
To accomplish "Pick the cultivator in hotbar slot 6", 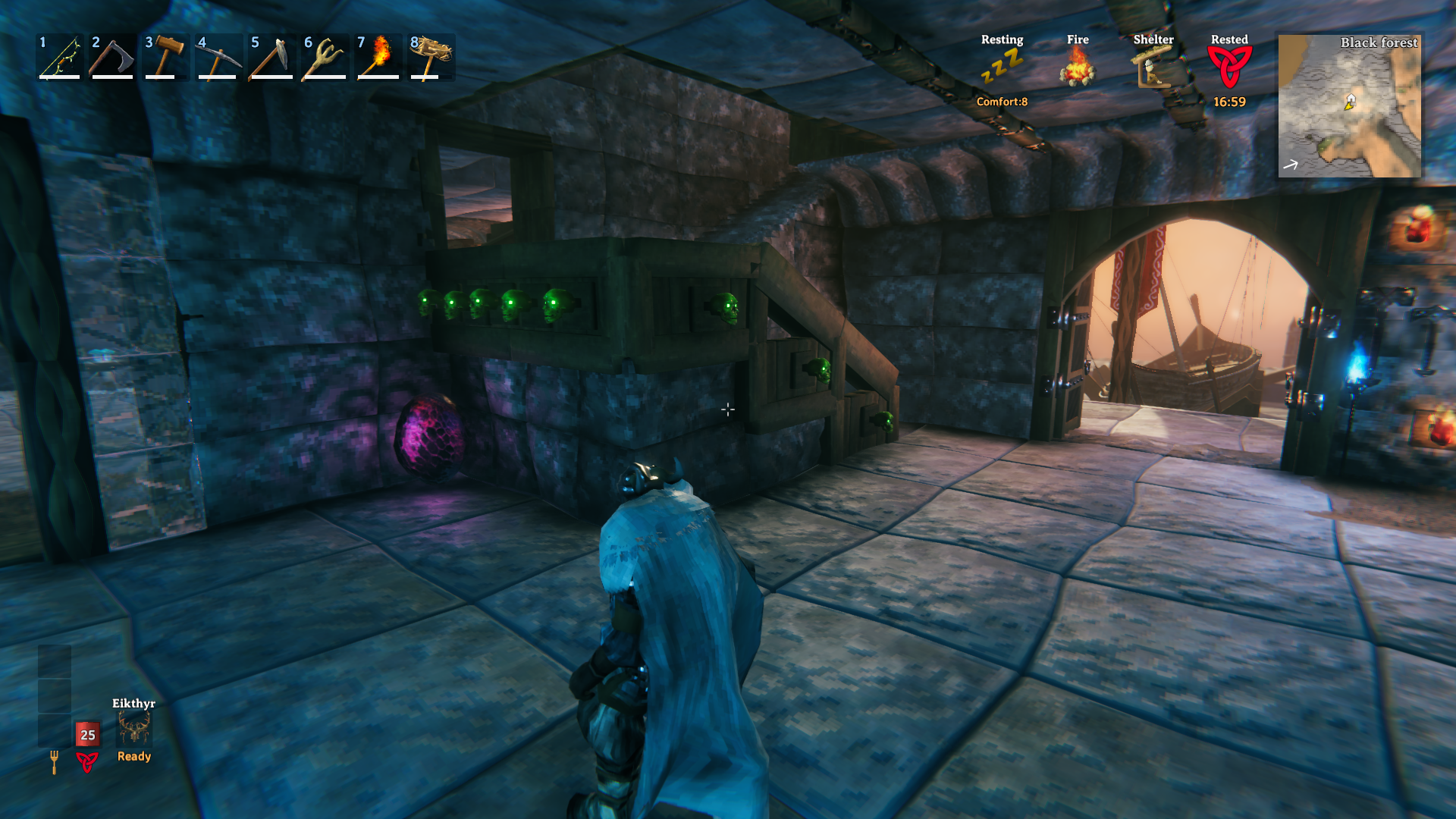I will (x=325, y=57).
